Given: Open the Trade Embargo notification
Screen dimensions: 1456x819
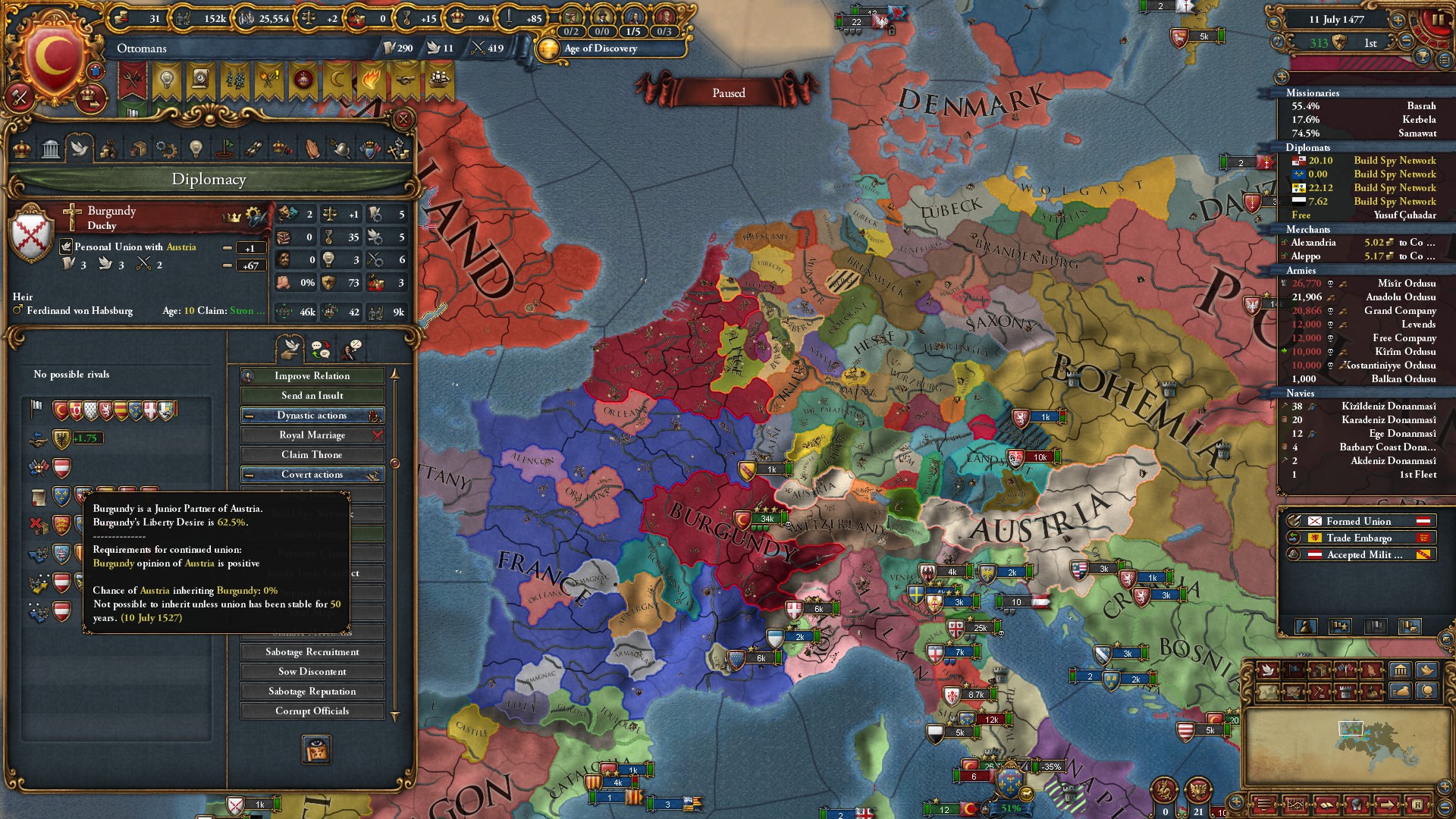Looking at the screenshot, I should click(1359, 538).
